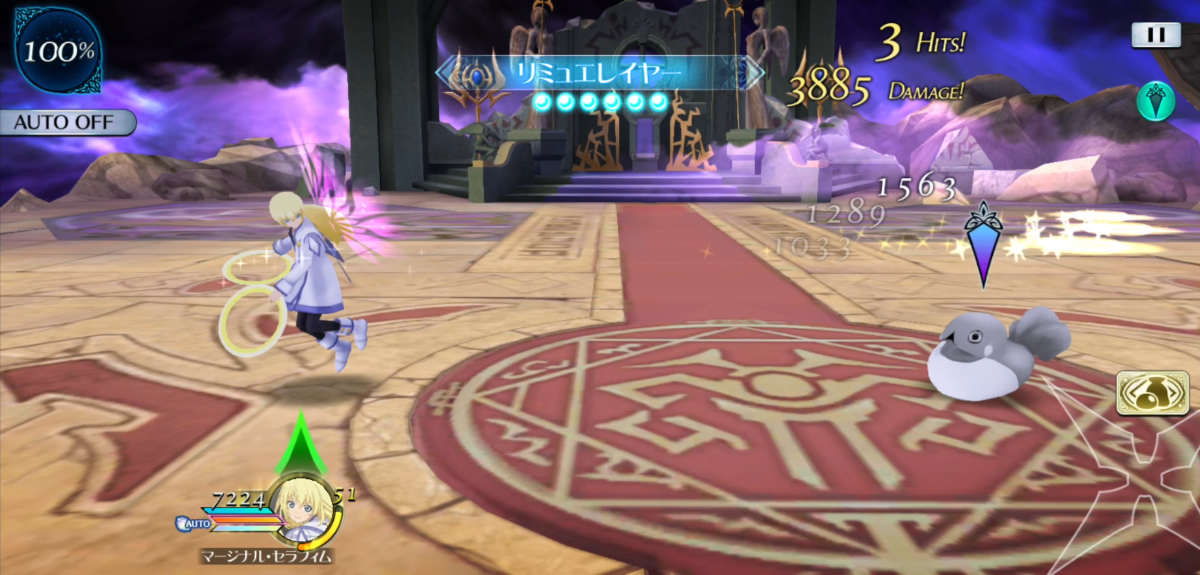Toggle the AUTO OFF battle mode
The width and height of the screenshot is (1200, 575).
tap(68, 123)
